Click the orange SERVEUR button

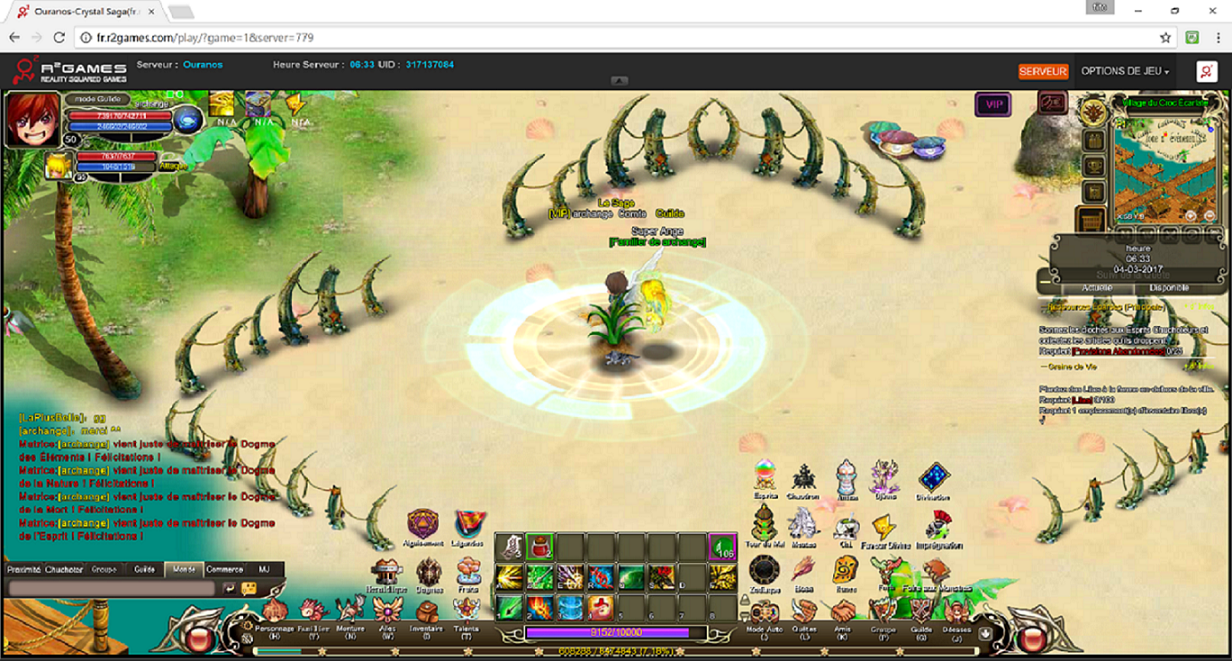tap(1043, 72)
